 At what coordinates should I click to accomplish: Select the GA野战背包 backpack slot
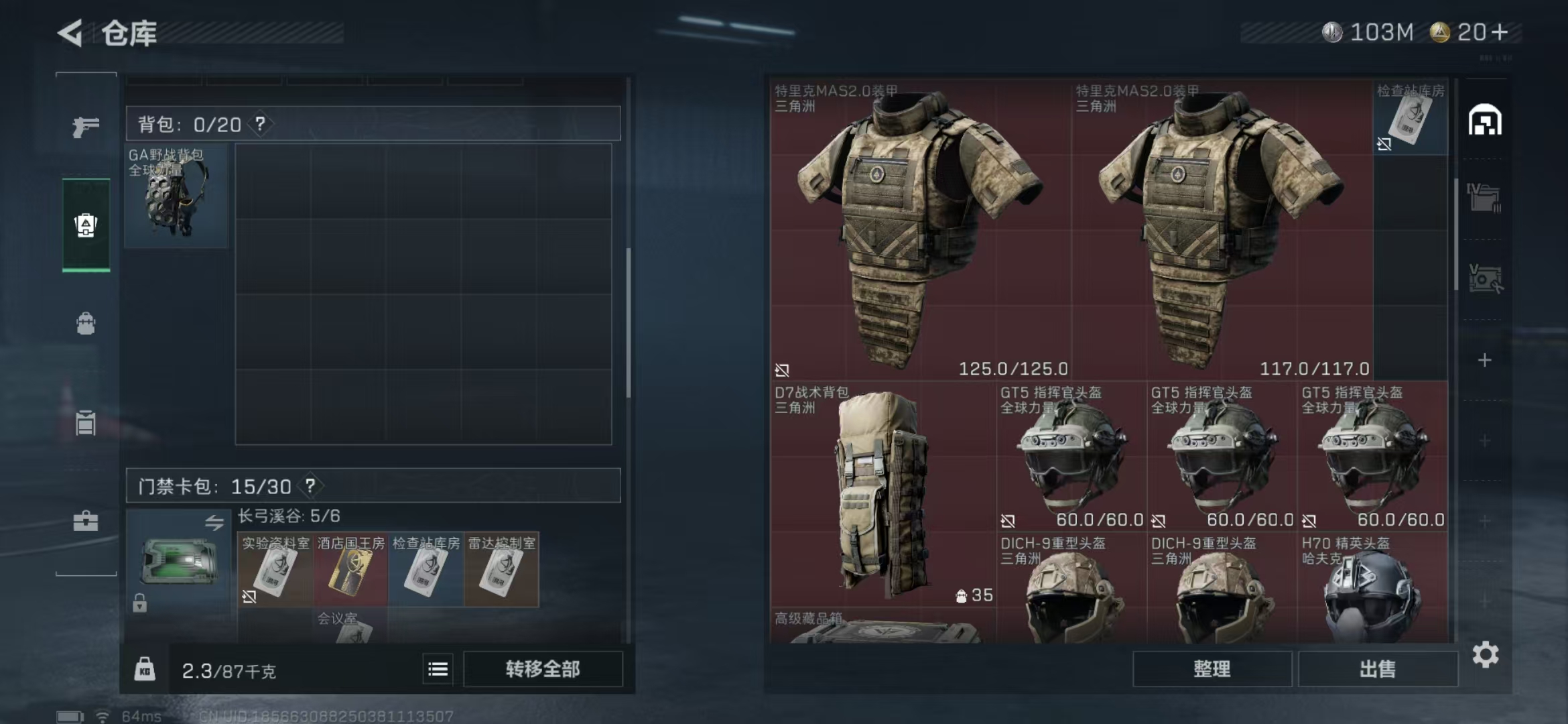point(176,196)
